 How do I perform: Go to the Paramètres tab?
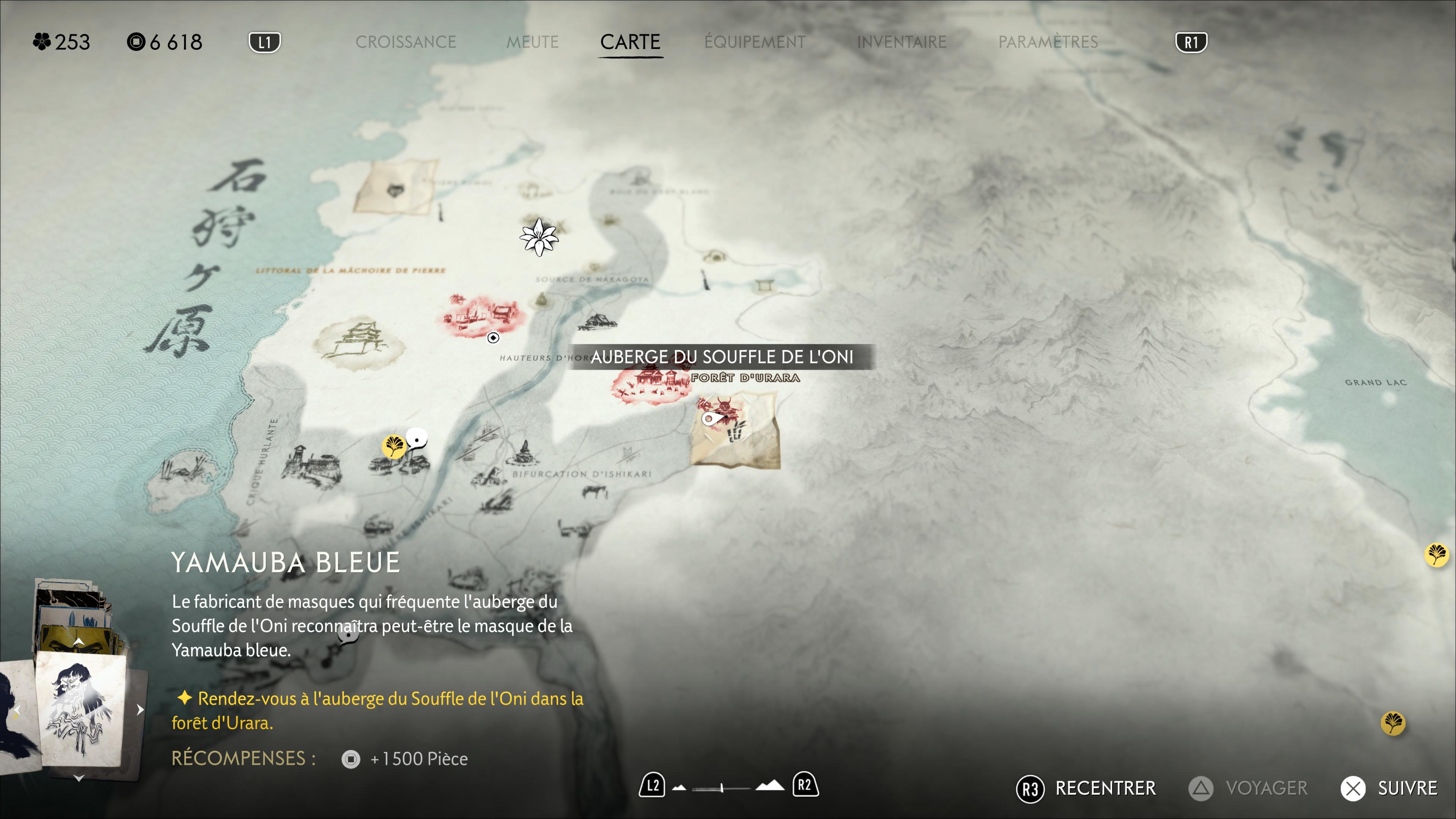tap(1047, 42)
